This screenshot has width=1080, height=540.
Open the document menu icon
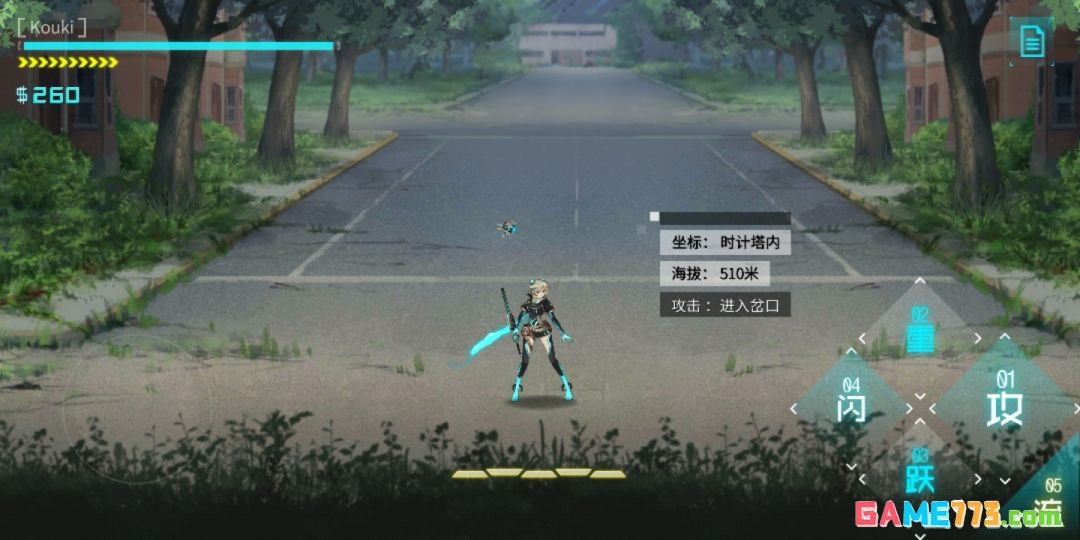coord(1032,41)
